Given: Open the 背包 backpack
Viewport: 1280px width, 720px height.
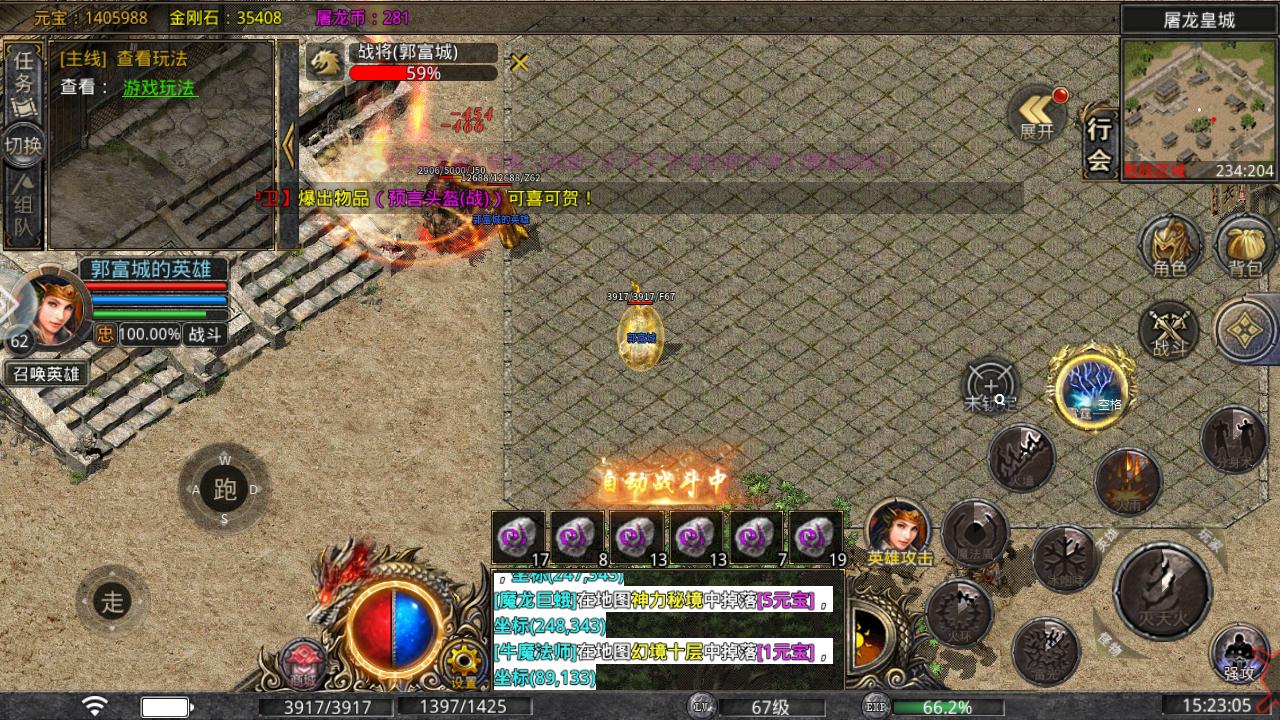Looking at the screenshot, I should pyautogui.click(x=1244, y=246).
